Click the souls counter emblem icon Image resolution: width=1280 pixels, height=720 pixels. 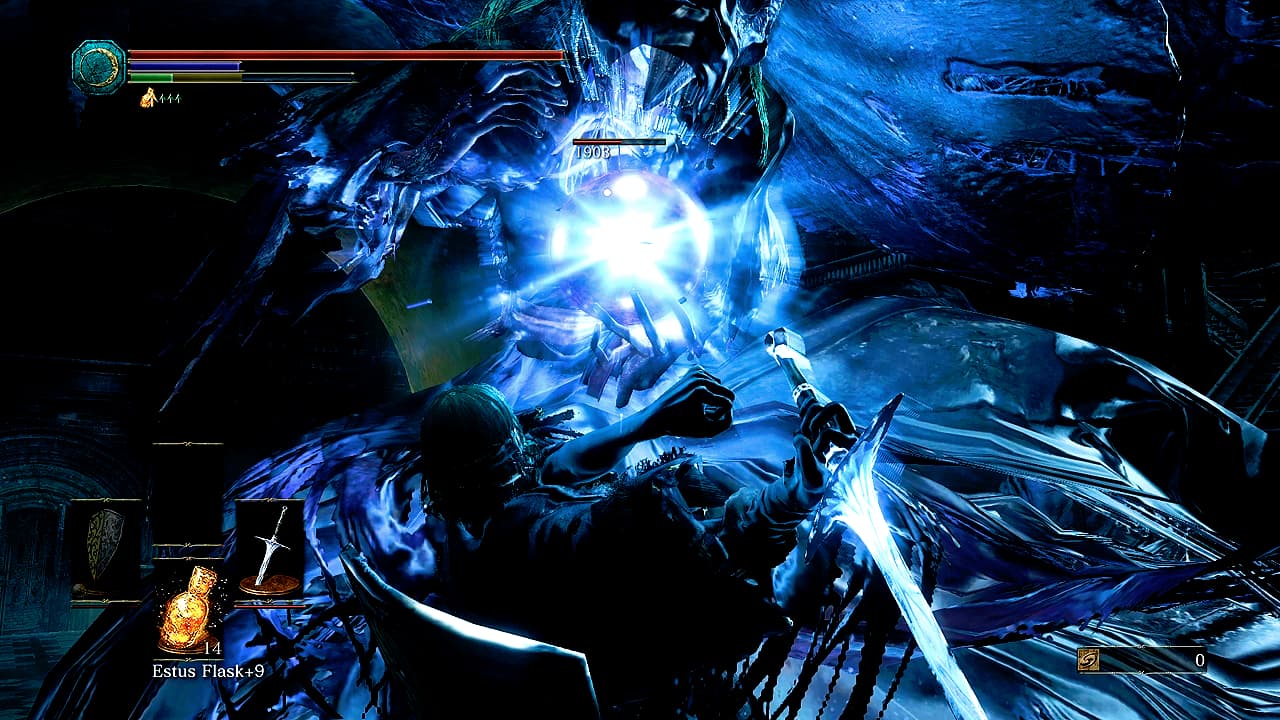click(x=1089, y=660)
